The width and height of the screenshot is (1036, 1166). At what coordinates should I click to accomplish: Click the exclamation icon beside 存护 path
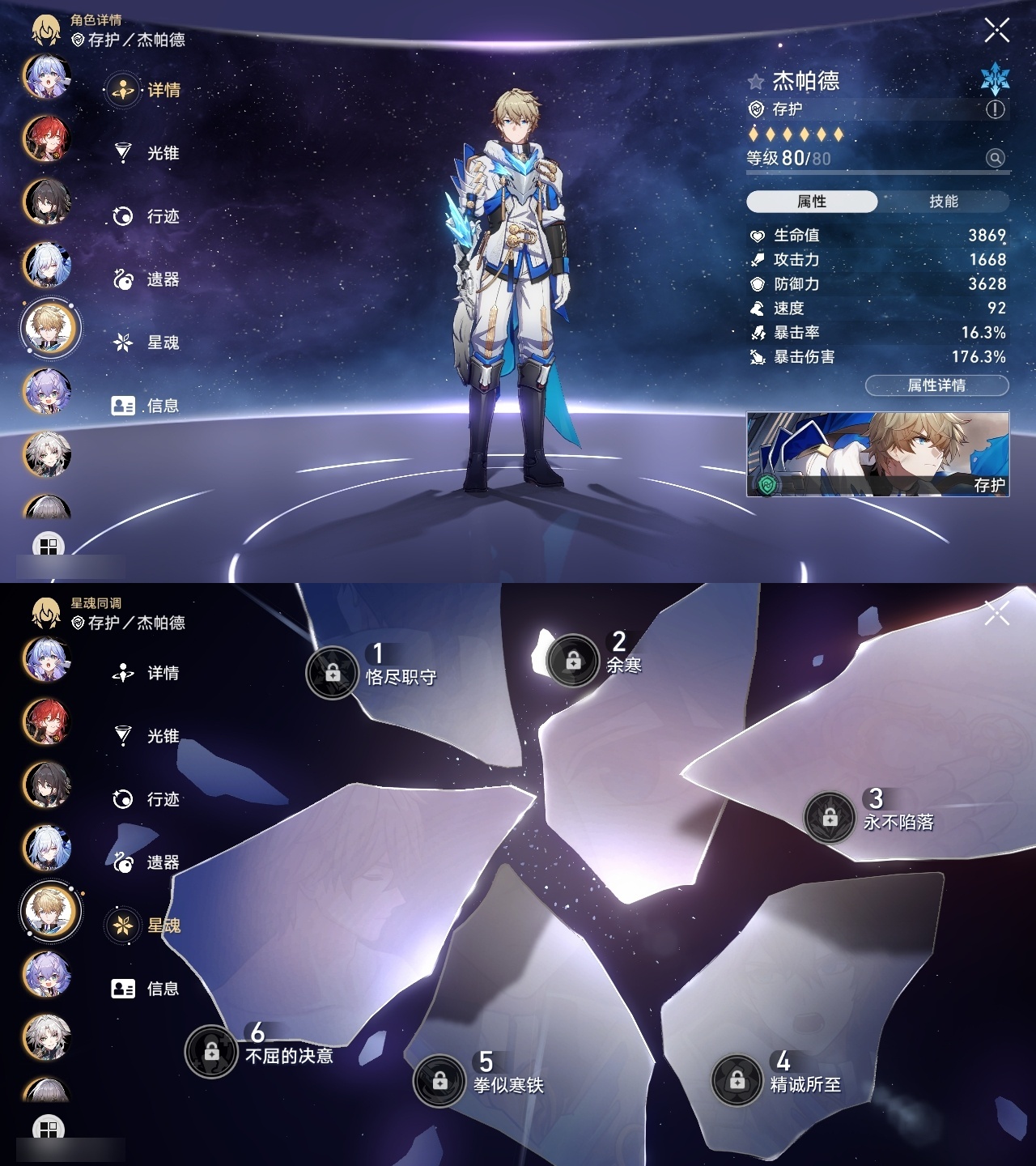995,109
